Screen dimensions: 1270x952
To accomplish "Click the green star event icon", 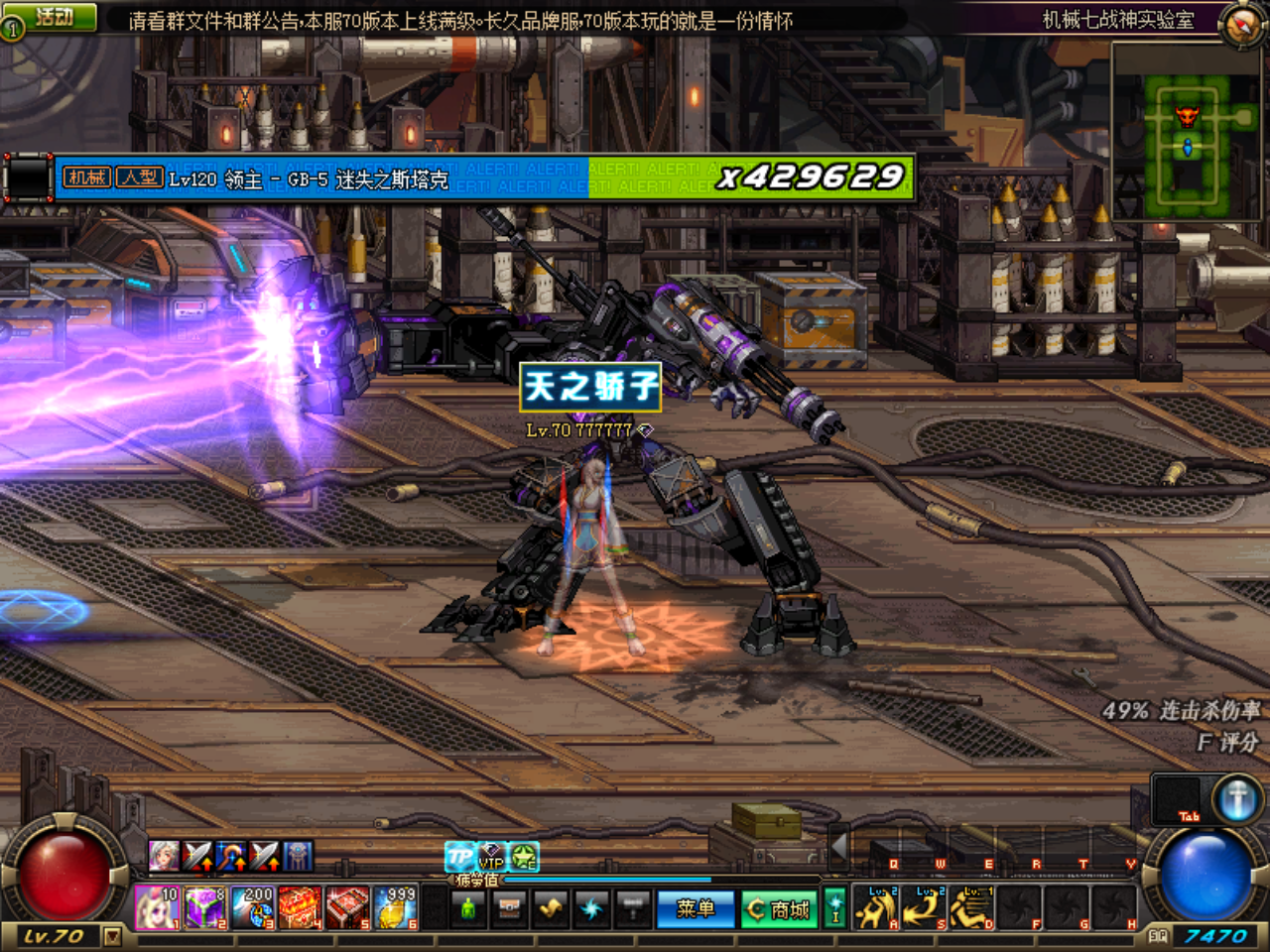I will (x=523, y=857).
